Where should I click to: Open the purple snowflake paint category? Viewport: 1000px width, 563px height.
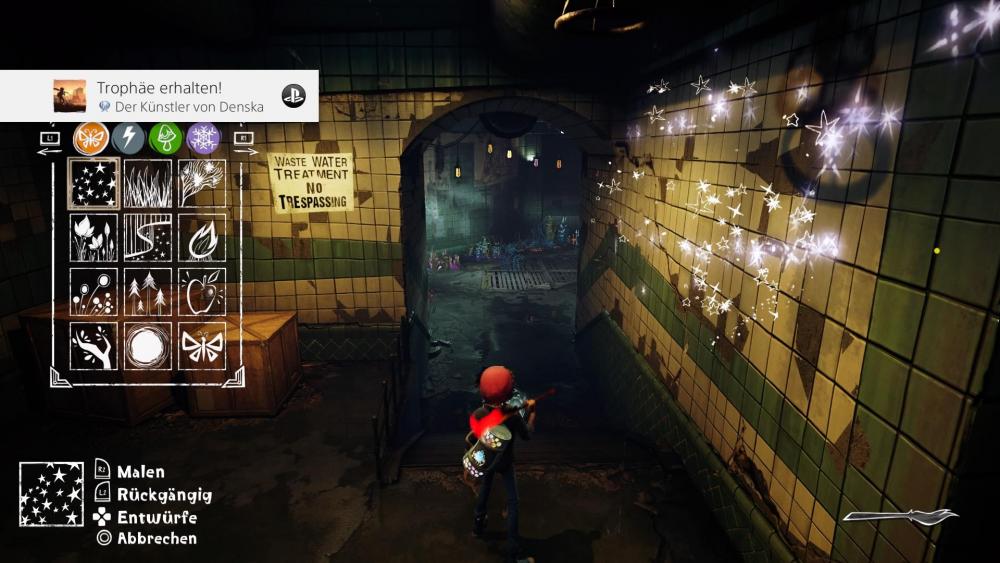coord(203,138)
